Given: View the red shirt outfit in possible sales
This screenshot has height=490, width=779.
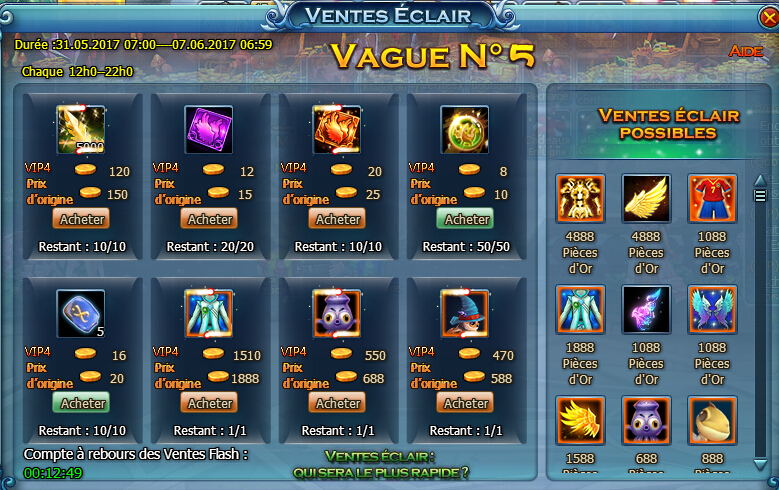Looking at the screenshot, I should point(712,198).
